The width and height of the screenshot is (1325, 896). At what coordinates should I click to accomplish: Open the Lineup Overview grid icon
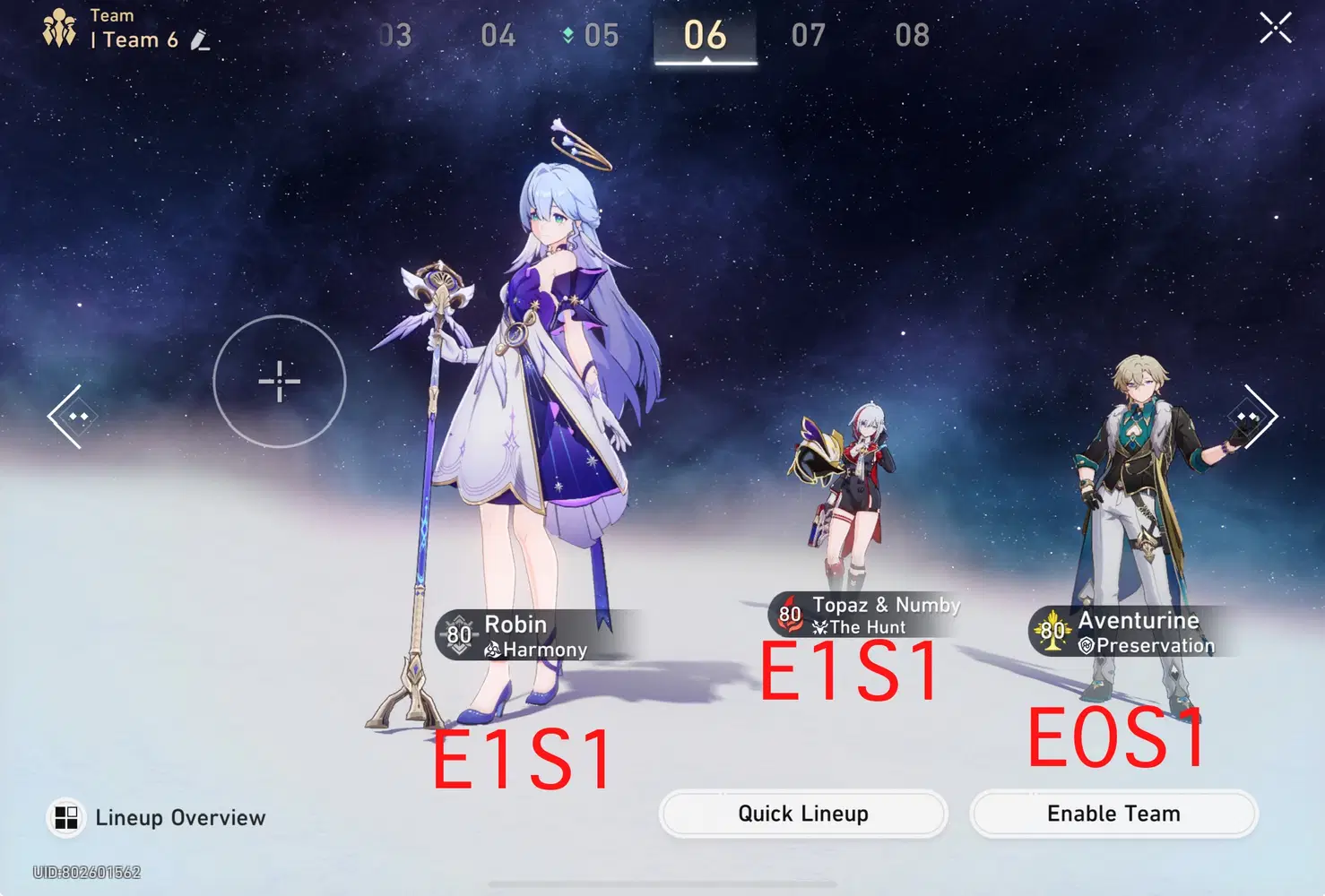pos(64,816)
